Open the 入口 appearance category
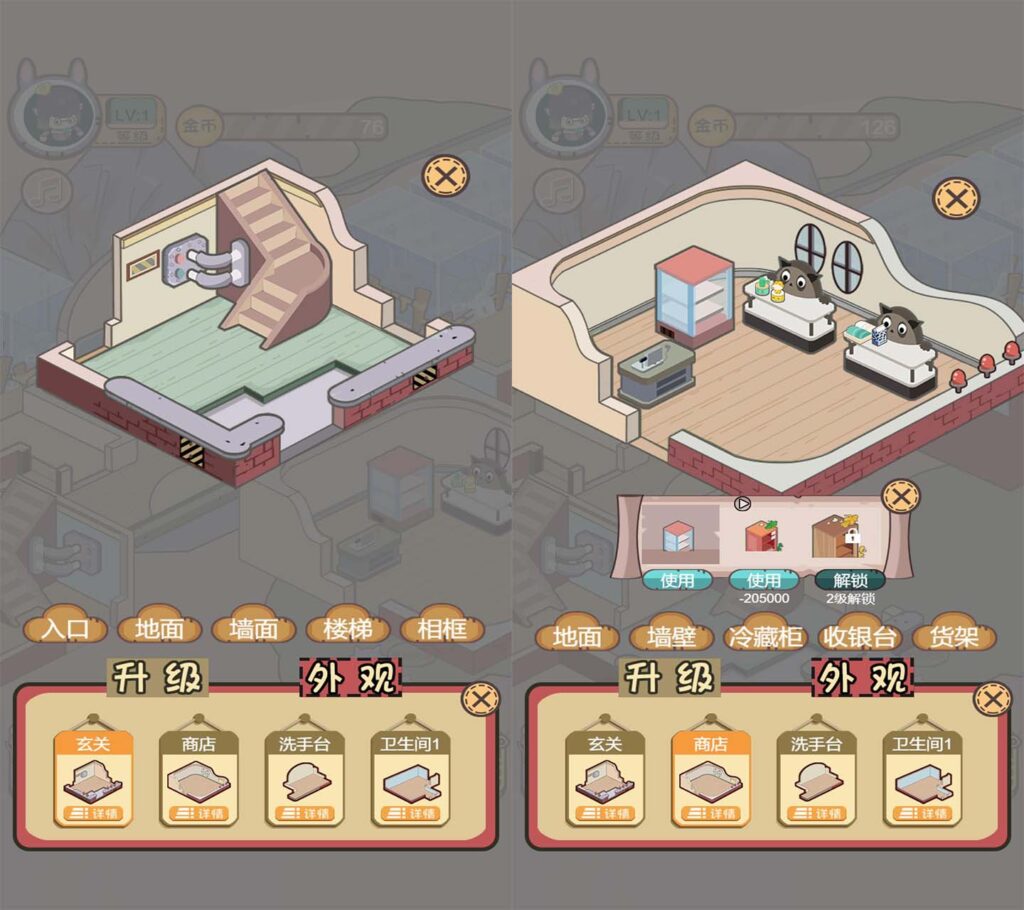 point(65,630)
